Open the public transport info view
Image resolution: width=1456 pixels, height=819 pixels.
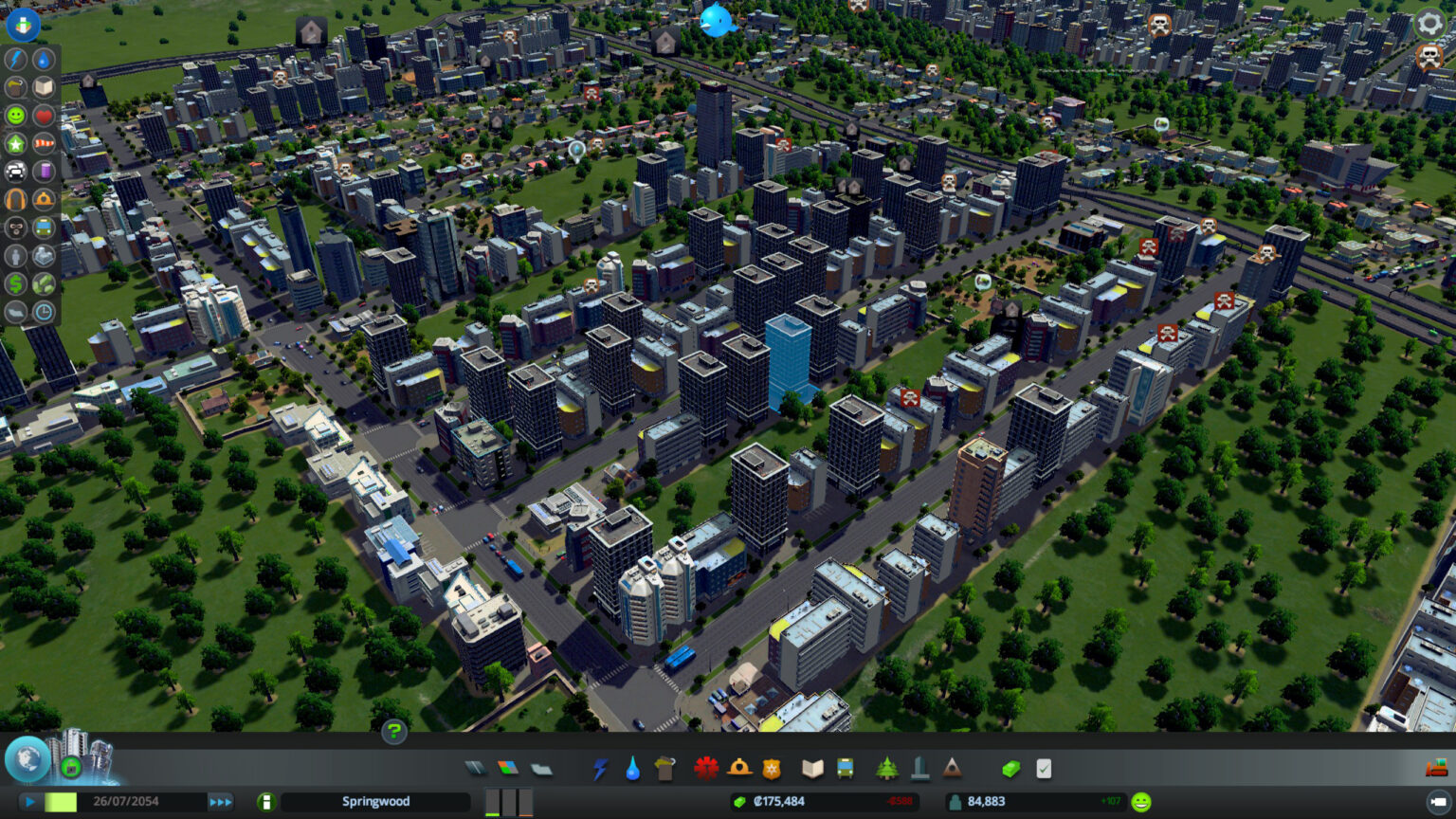point(43,227)
